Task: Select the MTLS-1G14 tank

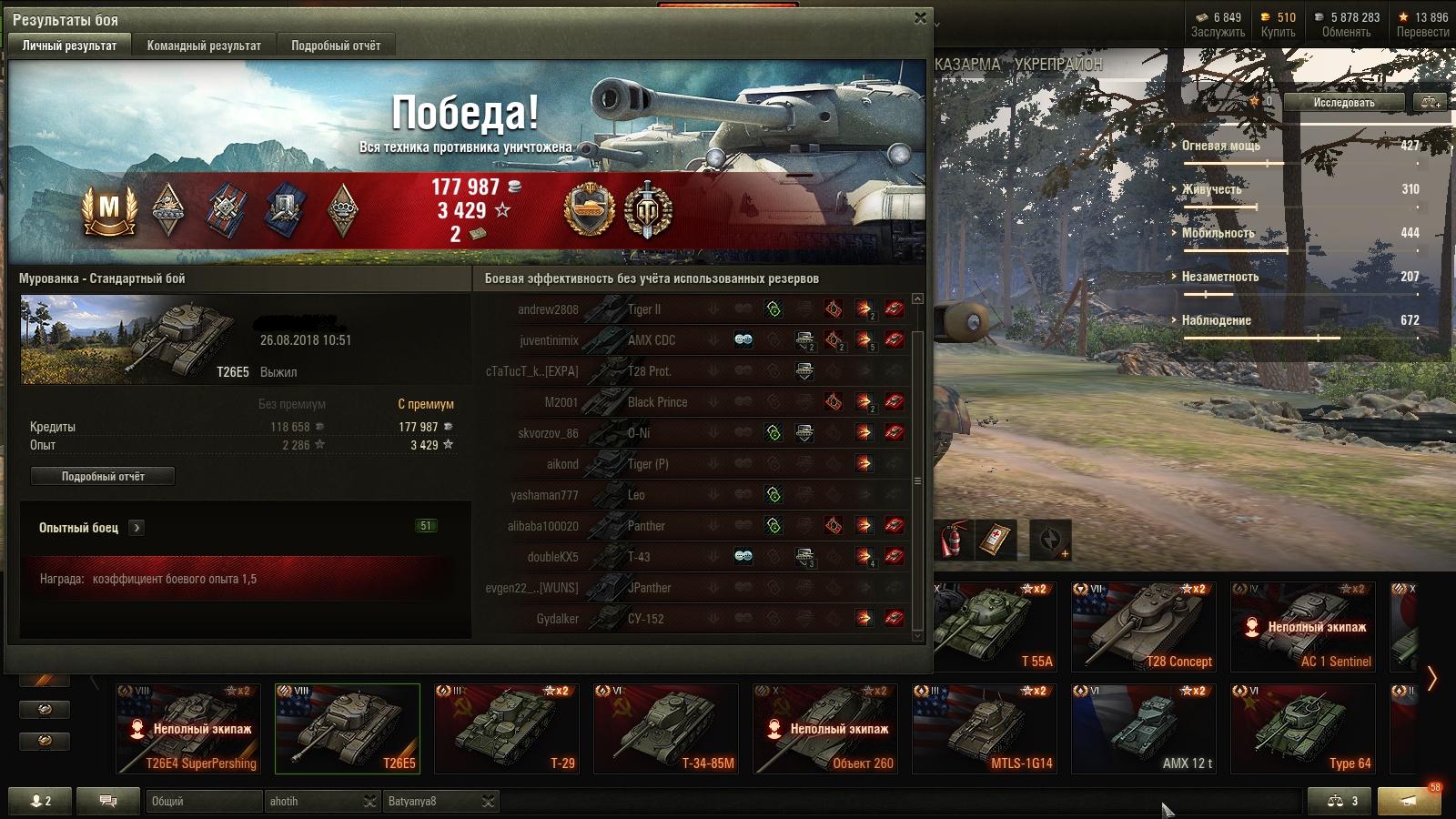Action: [x=985, y=728]
